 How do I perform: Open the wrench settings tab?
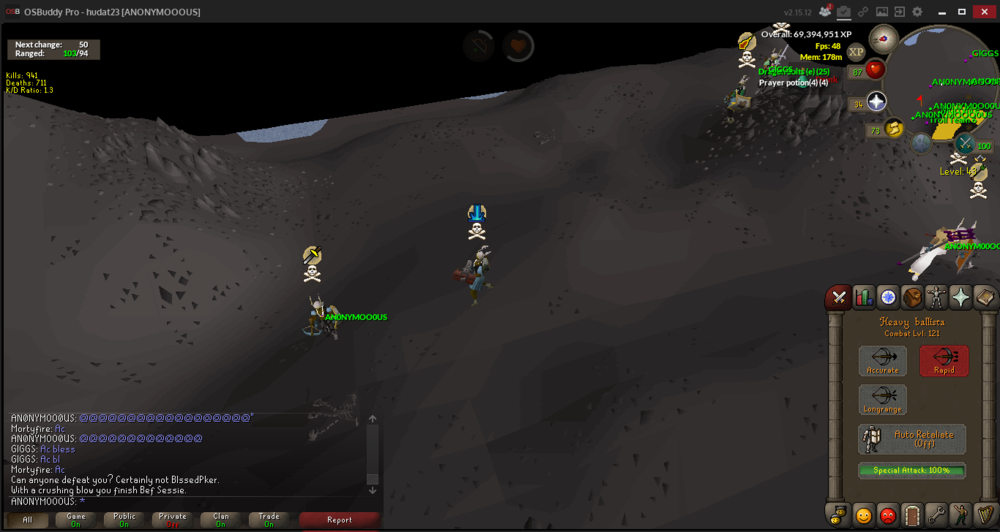click(937, 515)
